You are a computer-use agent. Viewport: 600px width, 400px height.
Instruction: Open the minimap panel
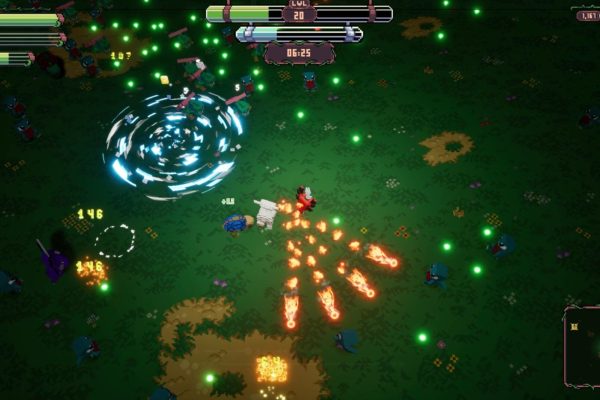[x=583, y=346]
